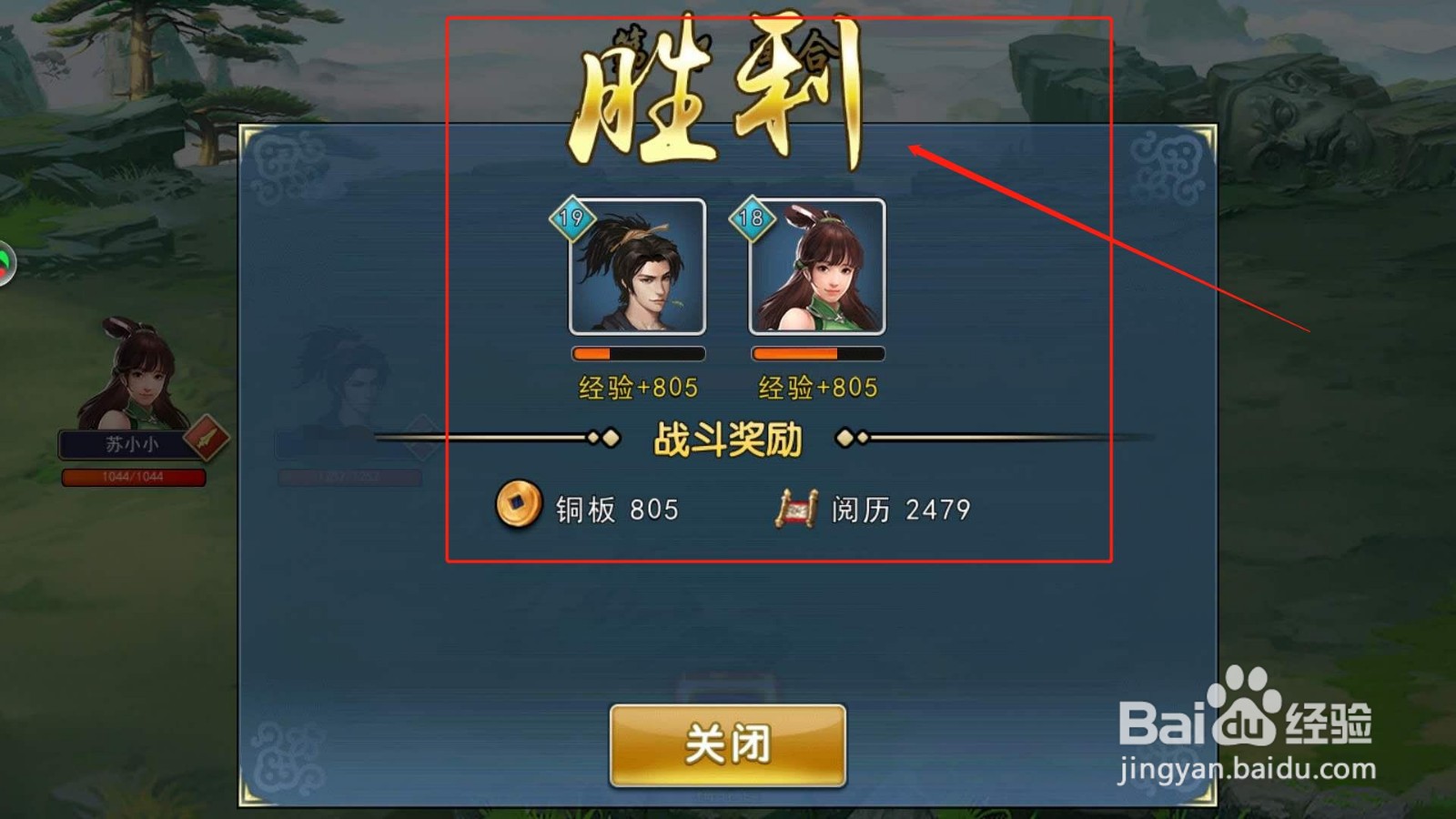1456x819 pixels.
Task: Click the red scroll 阅历 experience icon
Action: pyautogui.click(x=794, y=511)
